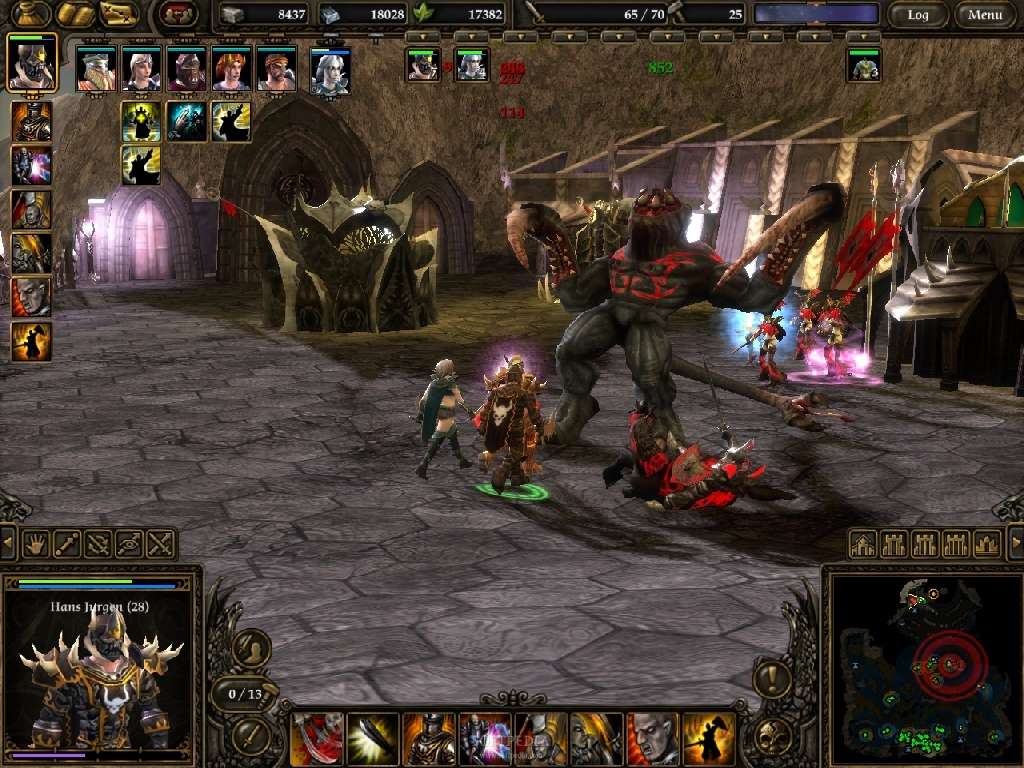Click the open hand stop command button

click(x=37, y=544)
